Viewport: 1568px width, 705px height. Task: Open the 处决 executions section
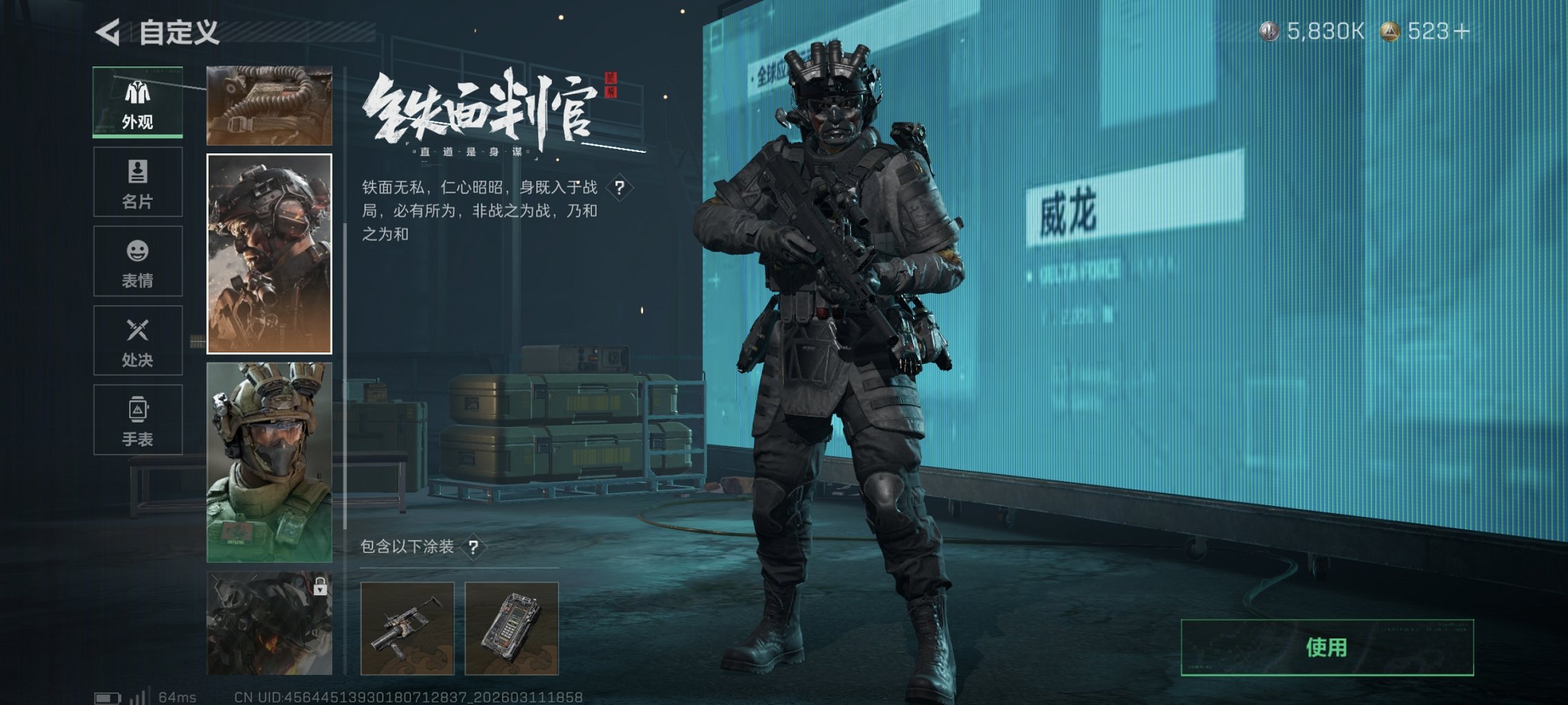137,340
